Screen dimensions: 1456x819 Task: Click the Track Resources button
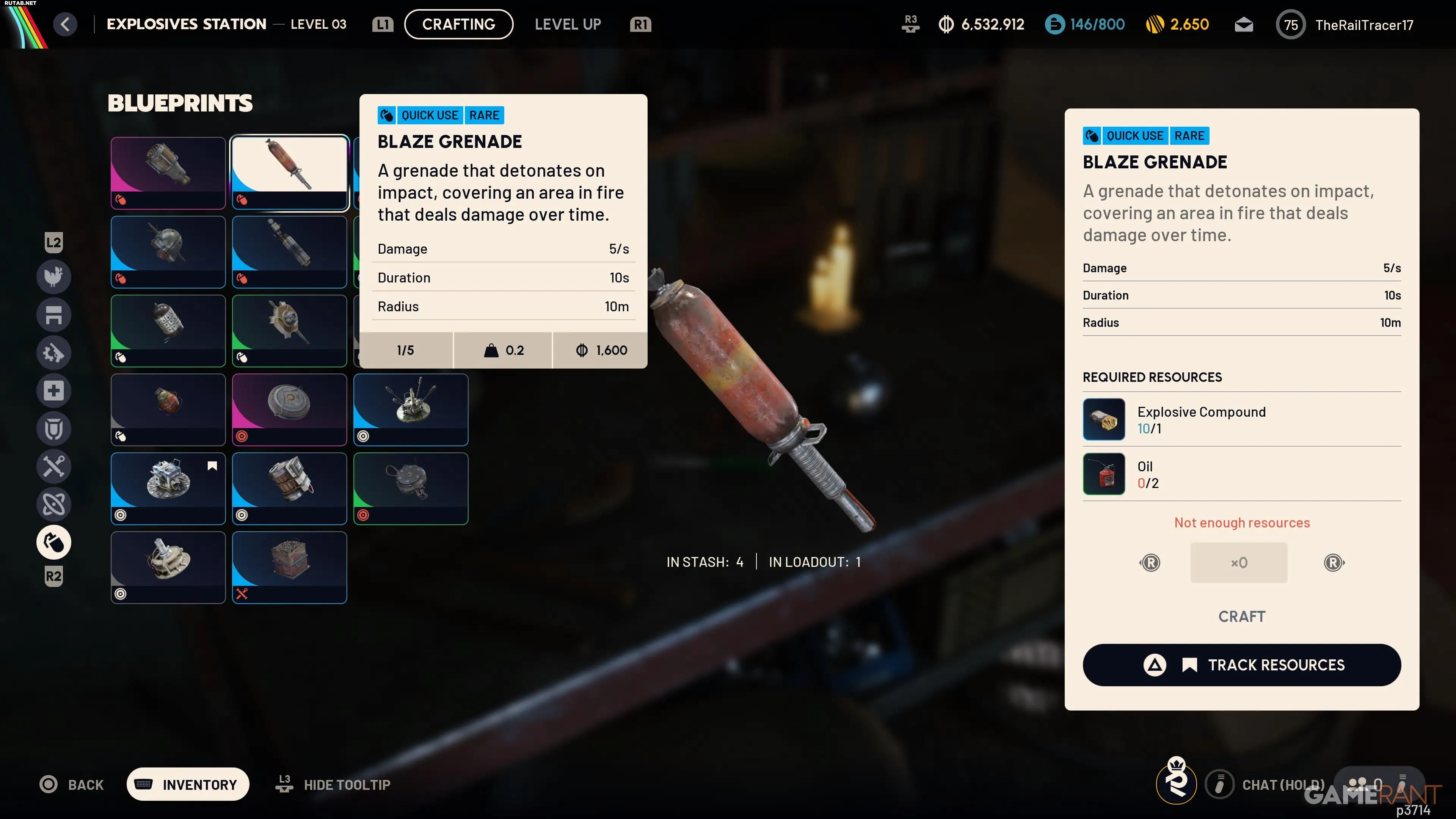1241,665
